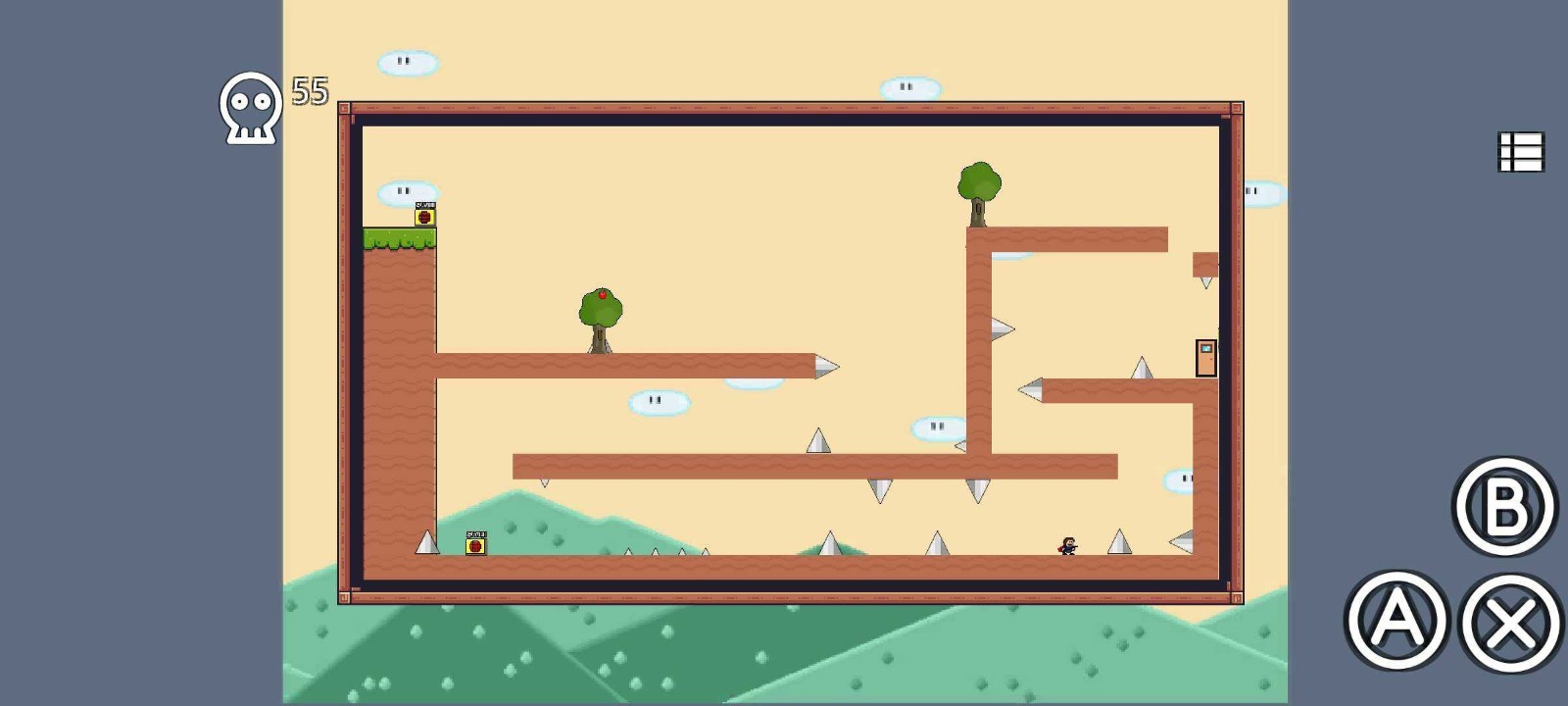Tap the on-screen X button

coord(1510,623)
